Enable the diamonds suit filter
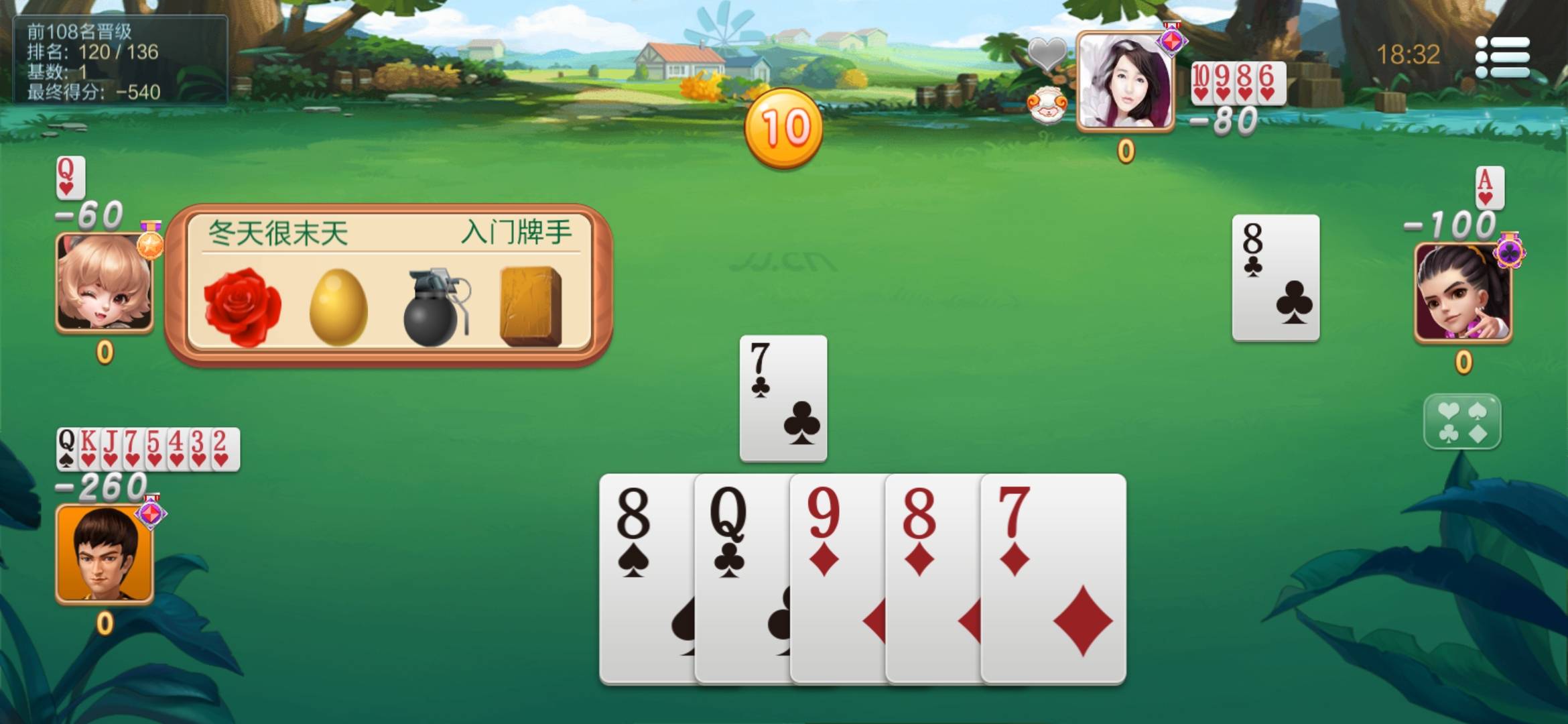 [1478, 433]
